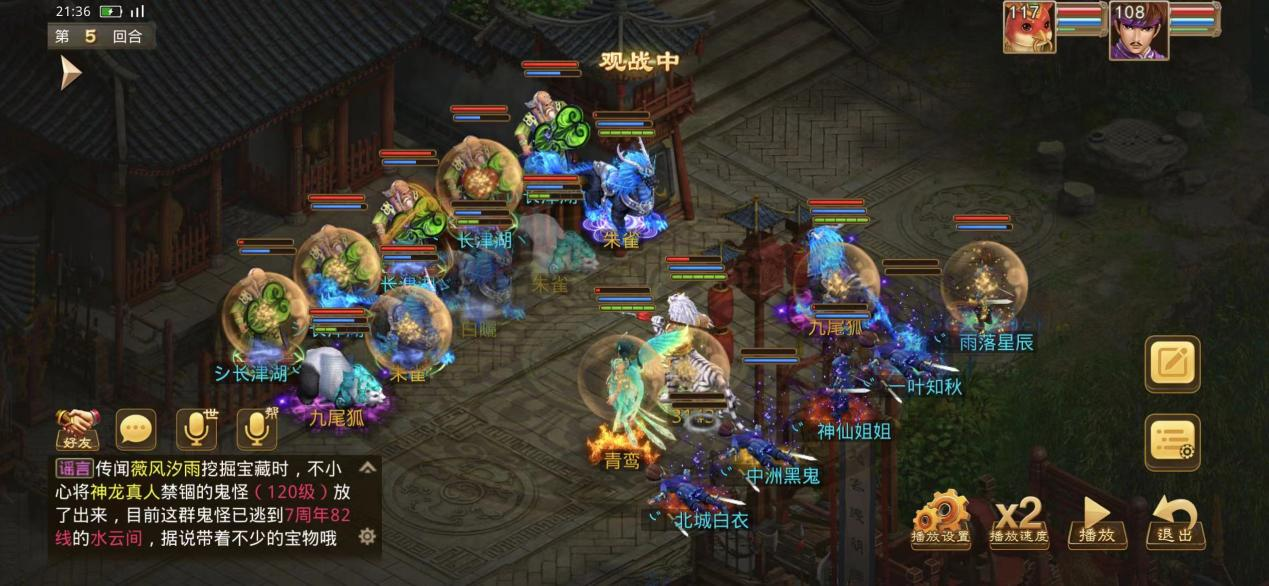This screenshot has height=586, width=1269.
Task: Expand the panel with the arrow under the round counter
Action: pyautogui.click(x=70, y=72)
